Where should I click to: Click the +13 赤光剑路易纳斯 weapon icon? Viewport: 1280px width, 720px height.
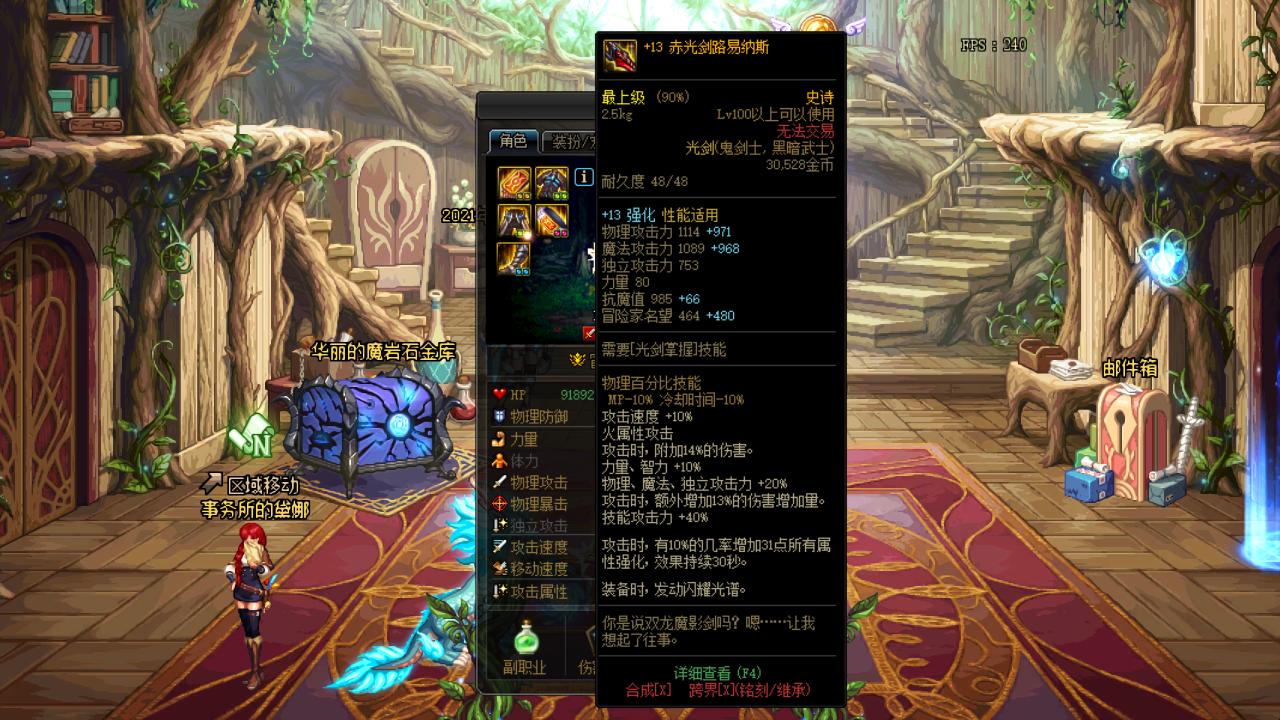[x=621, y=56]
